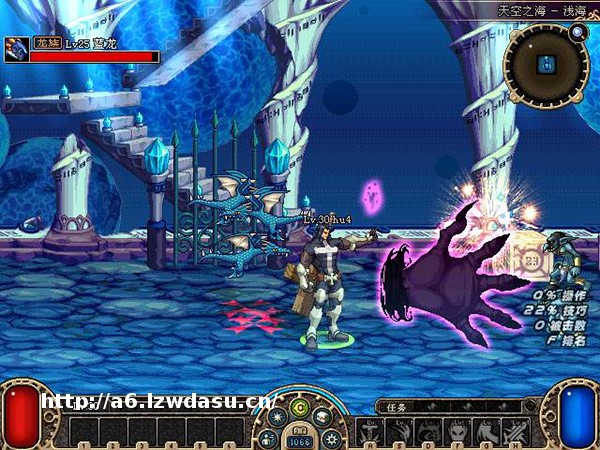Click the green swirl button in the center hub
The width and height of the screenshot is (600, 450).
pyautogui.click(x=299, y=406)
